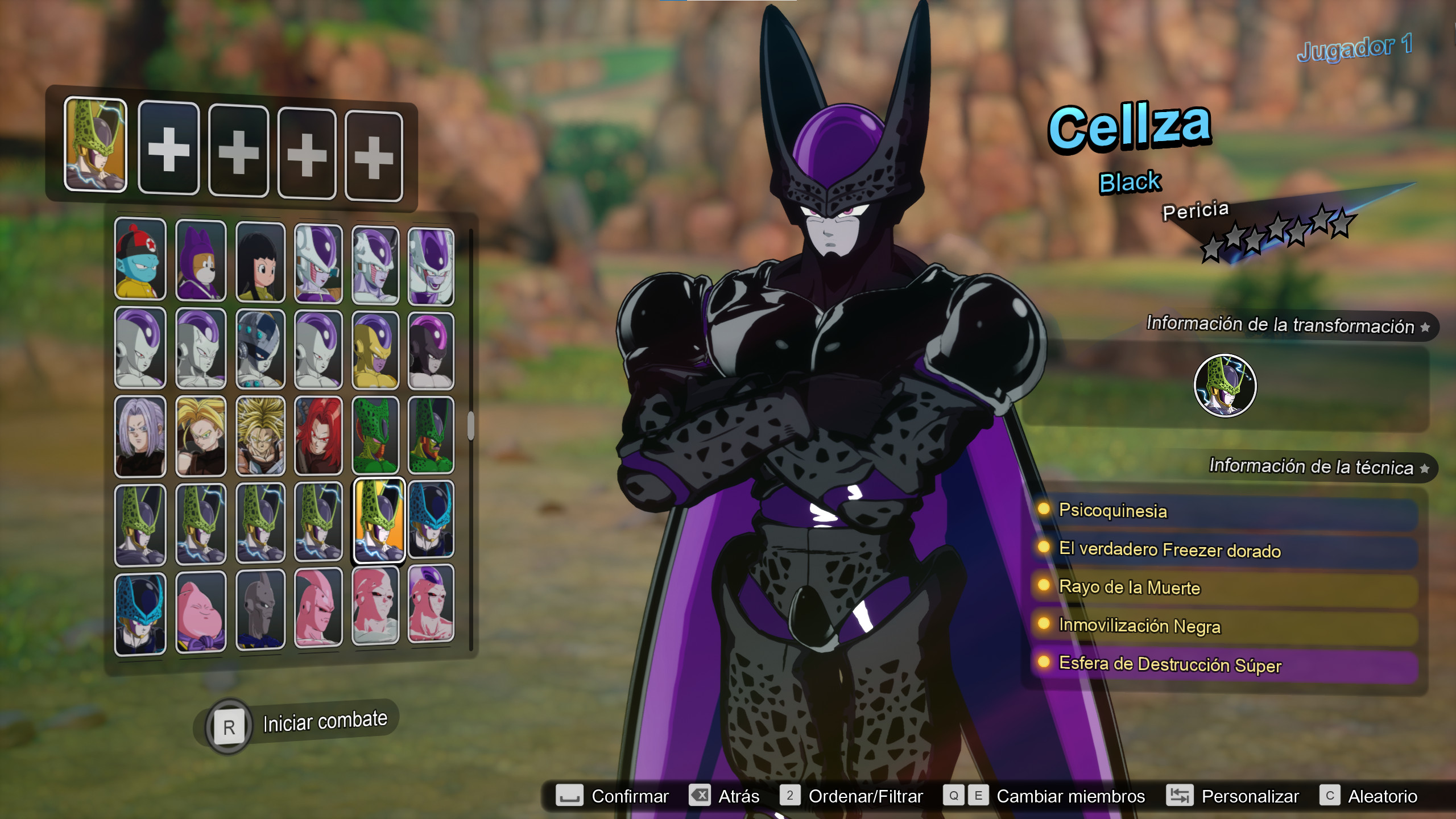Click Atrás to go back
1456x819 pixels.
(x=740, y=796)
